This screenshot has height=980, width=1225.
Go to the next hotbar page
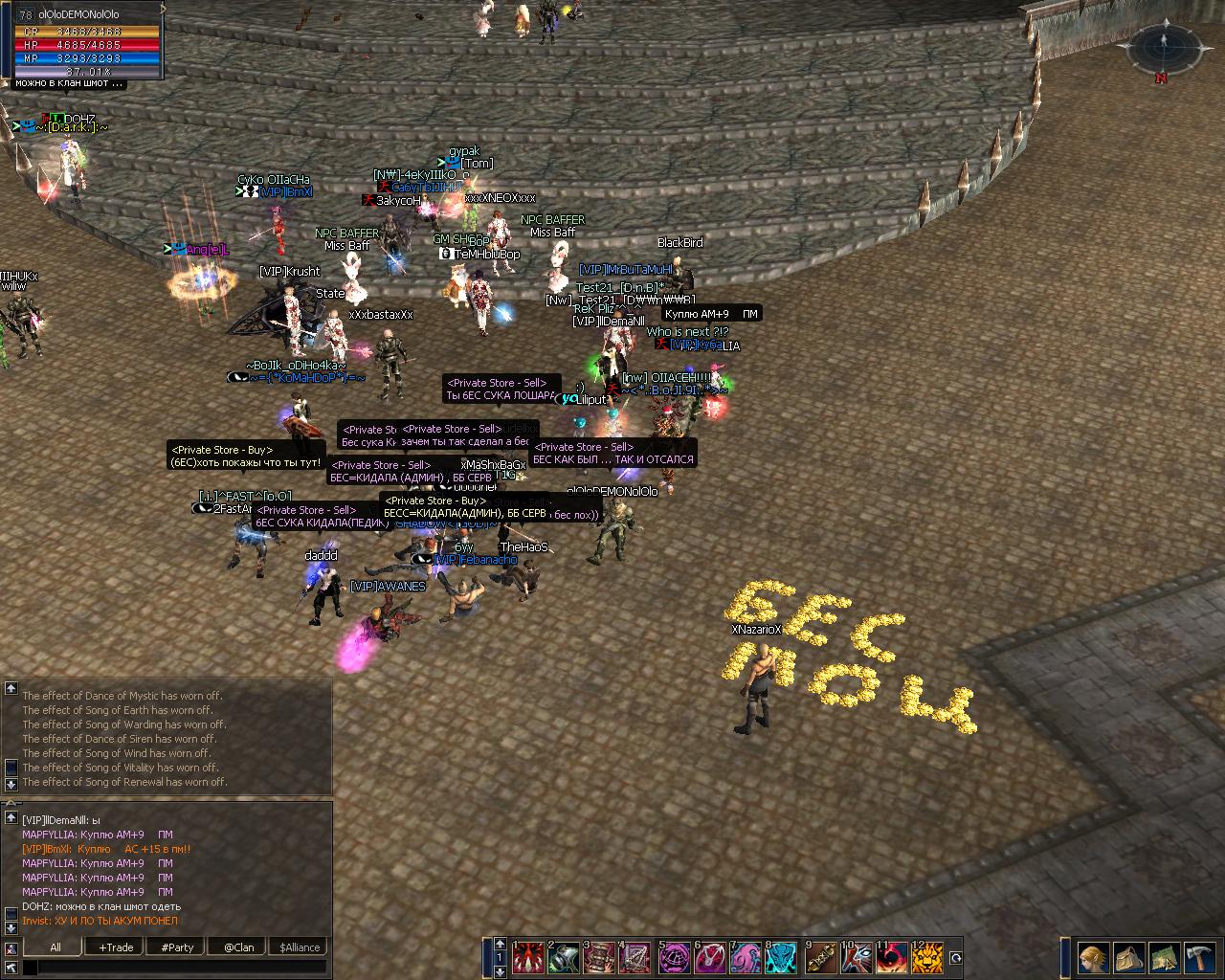pos(499,971)
